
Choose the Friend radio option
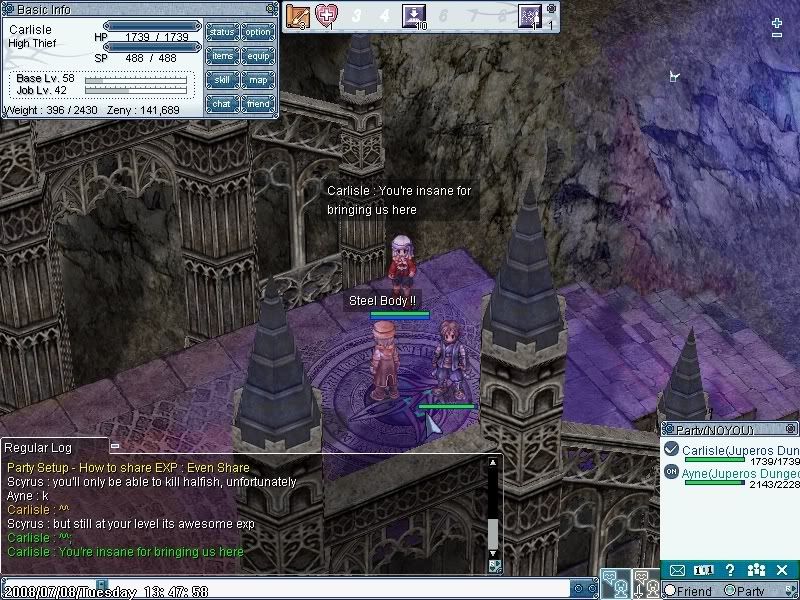tap(670, 591)
